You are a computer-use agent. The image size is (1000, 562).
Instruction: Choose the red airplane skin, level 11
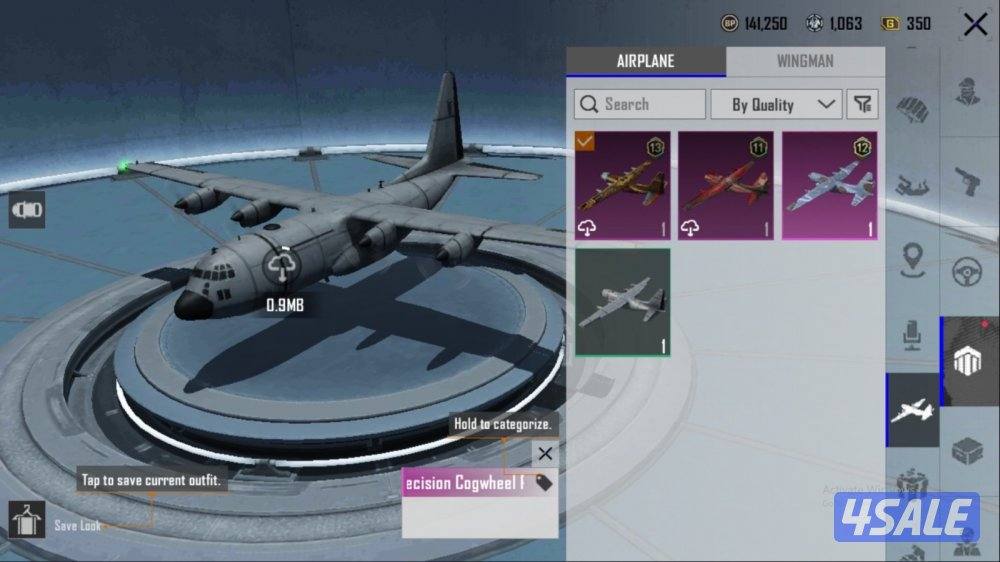point(725,186)
